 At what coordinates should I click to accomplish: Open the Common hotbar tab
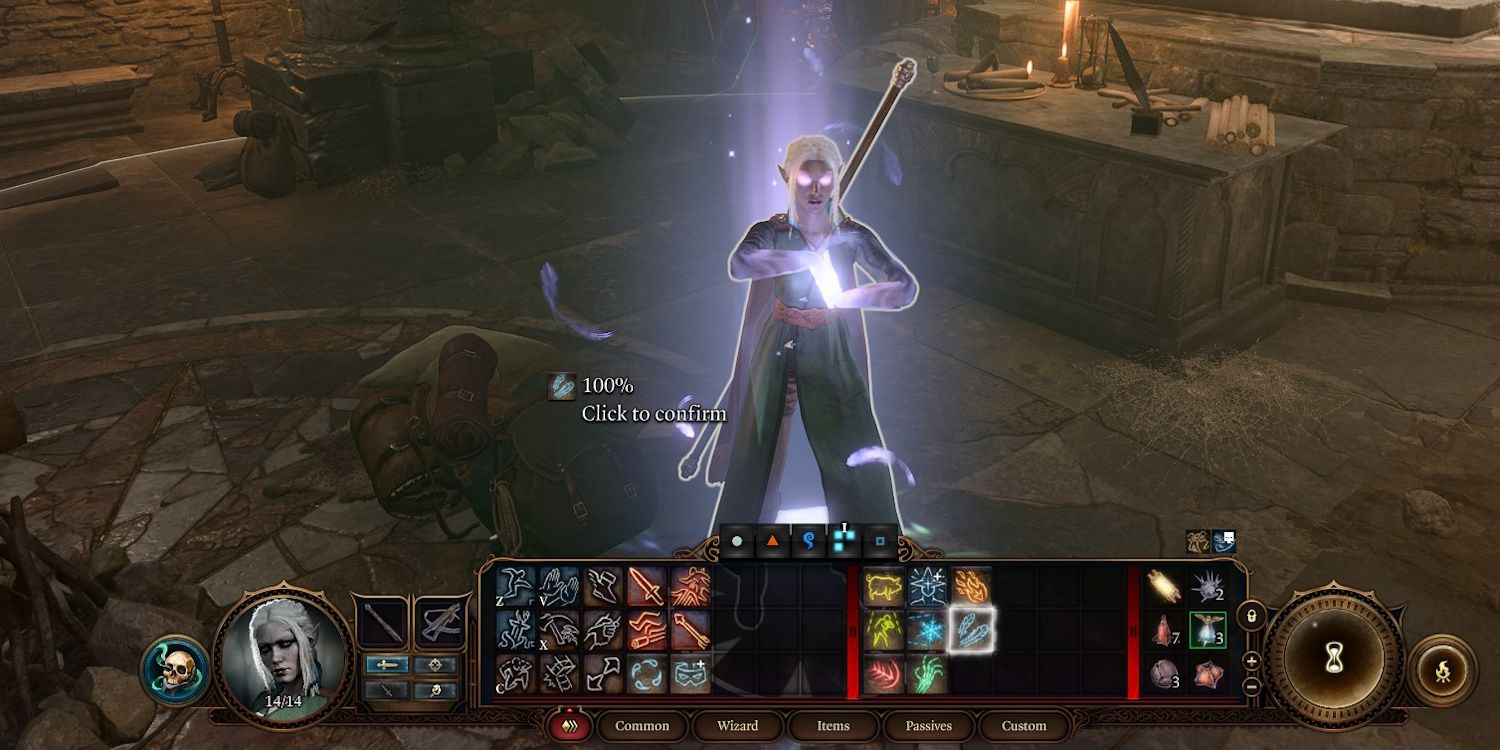(x=642, y=726)
